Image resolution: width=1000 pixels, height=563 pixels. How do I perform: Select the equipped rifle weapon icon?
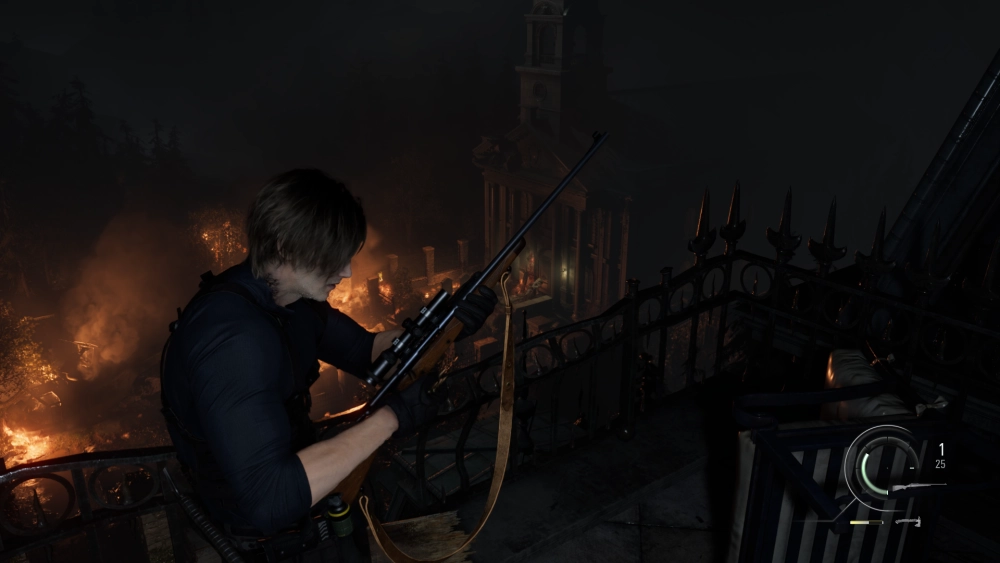point(917,487)
